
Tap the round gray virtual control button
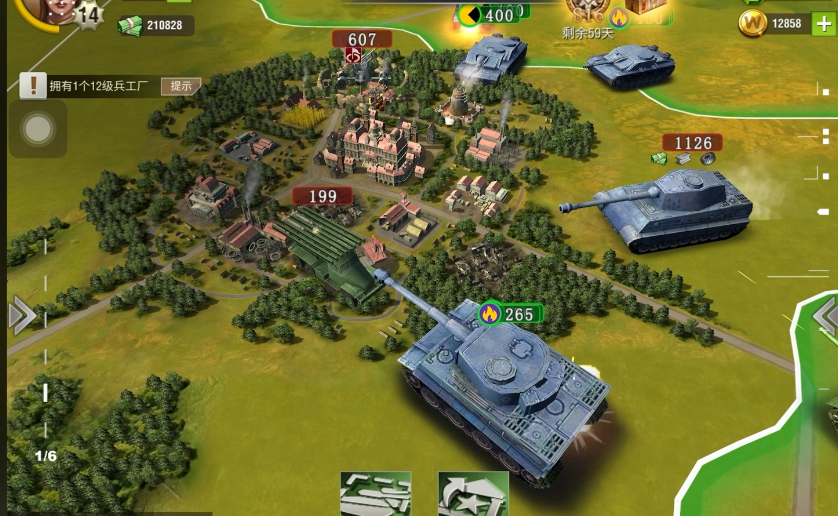pyautogui.click(x=38, y=129)
